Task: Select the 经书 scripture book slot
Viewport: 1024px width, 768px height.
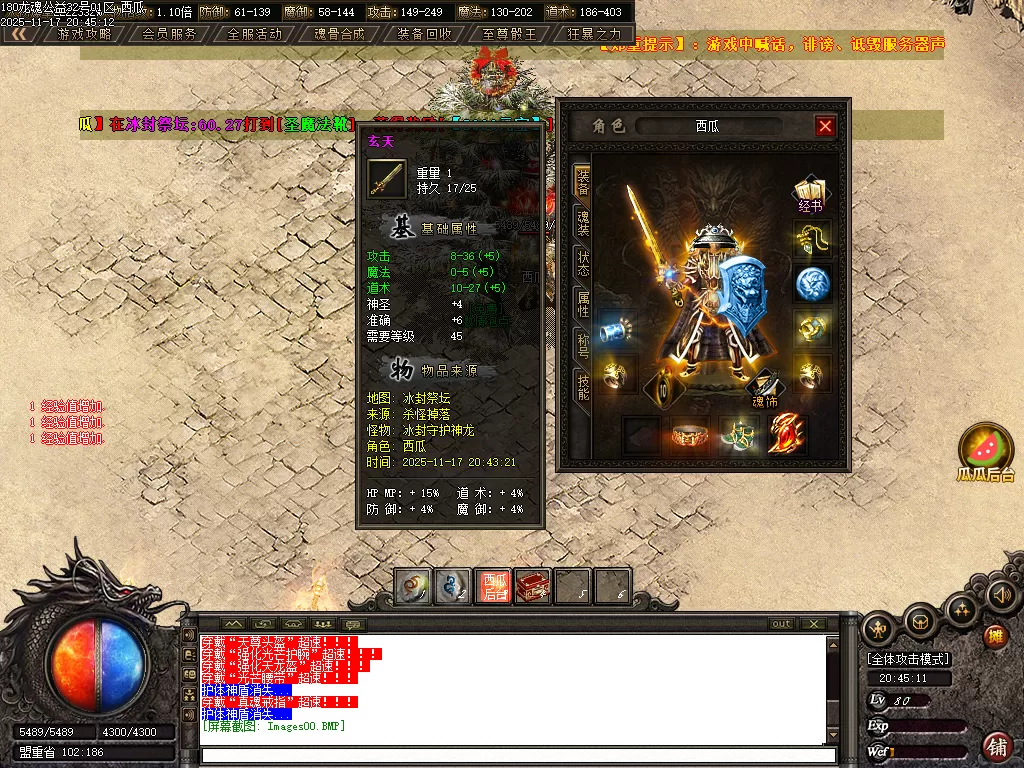Action: tap(810, 194)
